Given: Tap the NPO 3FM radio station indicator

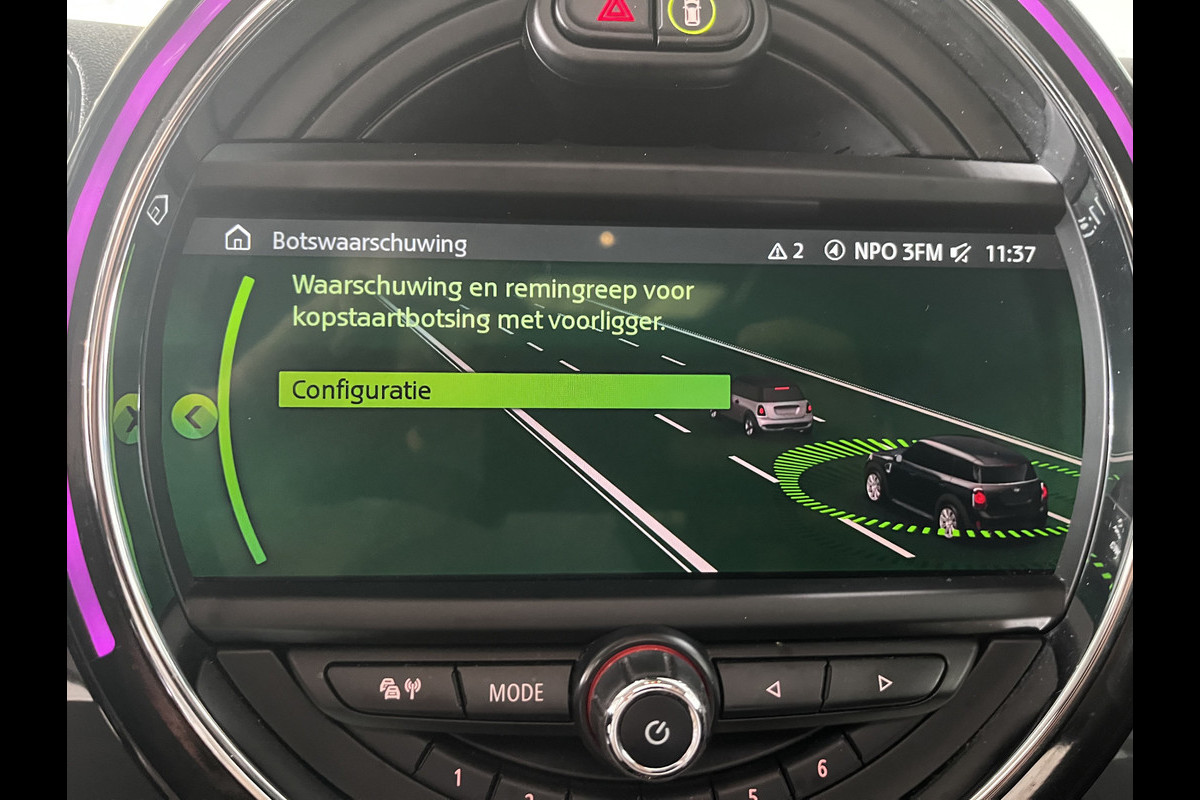Looking at the screenshot, I should click(x=884, y=252).
